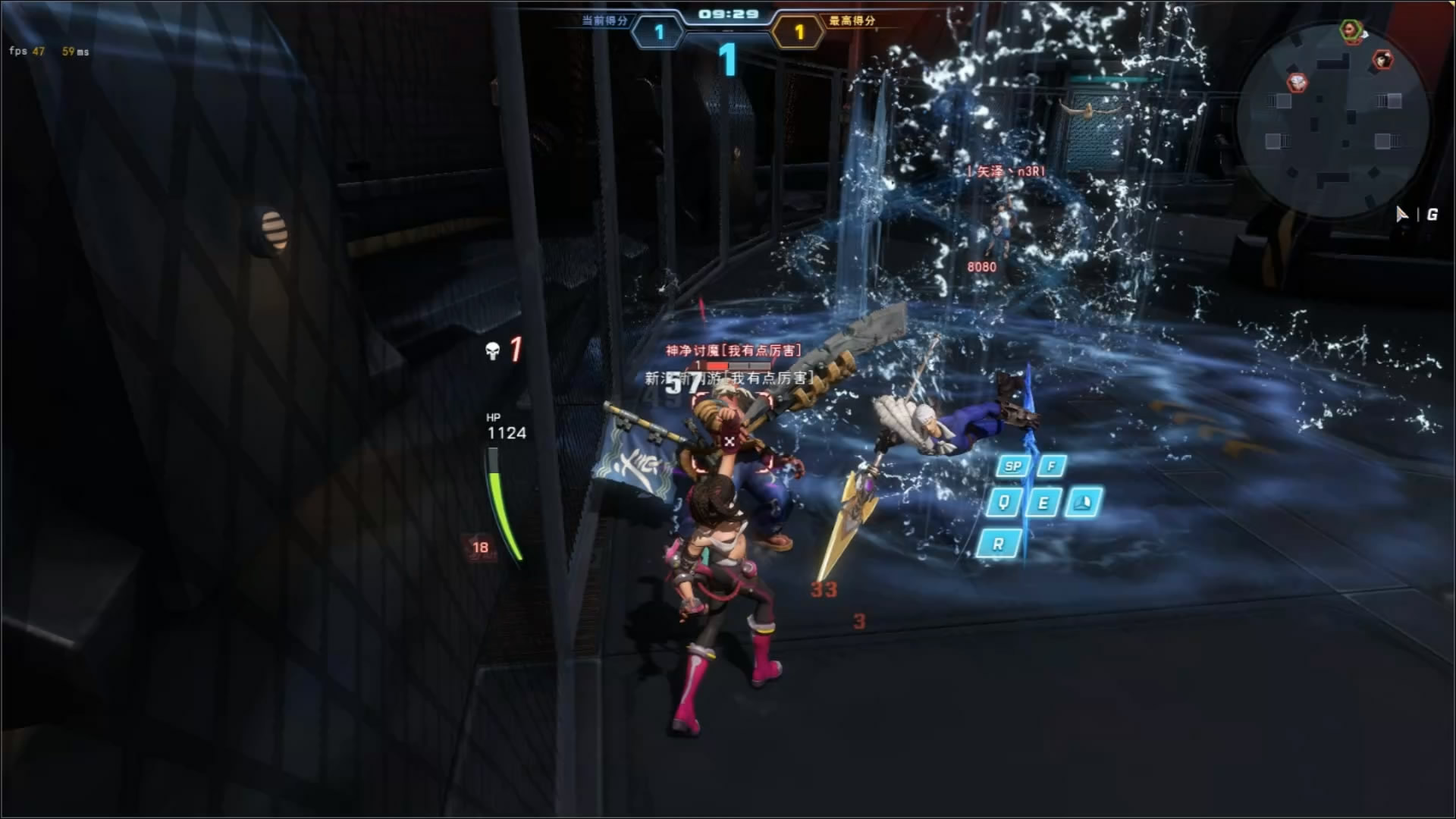Activate the mouse-button attack skill tile
Screen dimensions: 1456x819
point(1083,502)
